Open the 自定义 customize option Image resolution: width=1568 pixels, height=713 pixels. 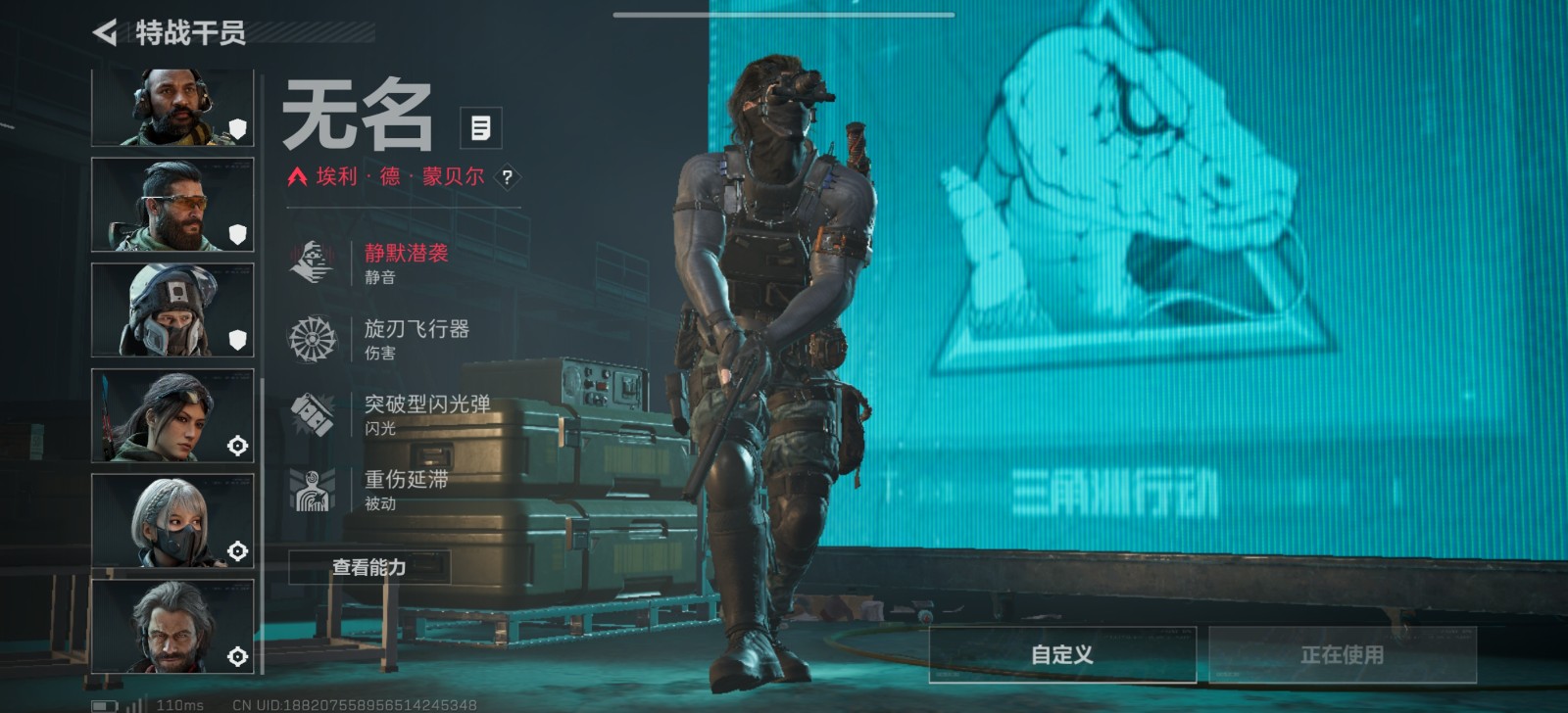[1062, 654]
